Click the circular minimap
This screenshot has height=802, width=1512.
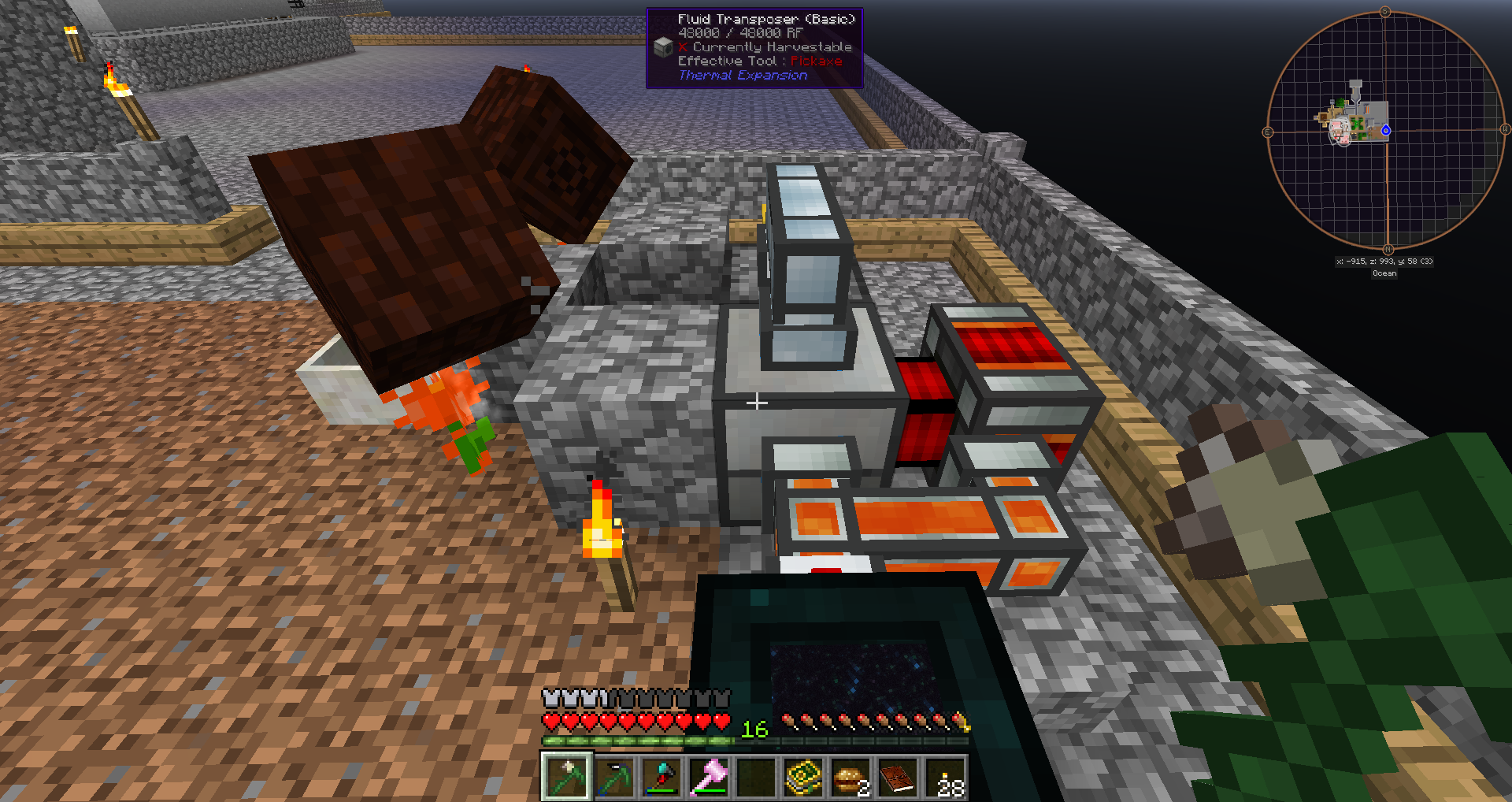tap(1386, 130)
